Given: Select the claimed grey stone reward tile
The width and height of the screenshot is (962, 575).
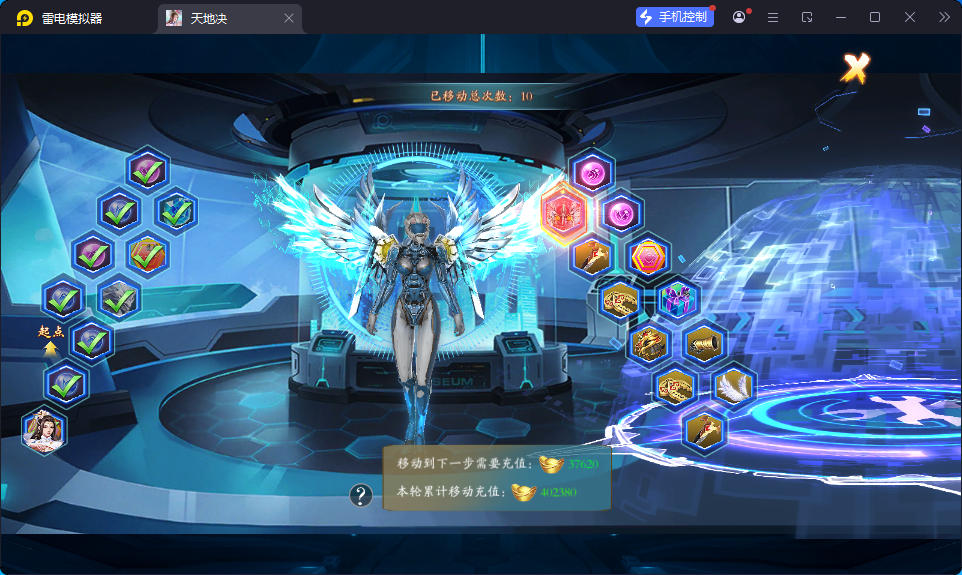Looking at the screenshot, I should click(x=119, y=297).
